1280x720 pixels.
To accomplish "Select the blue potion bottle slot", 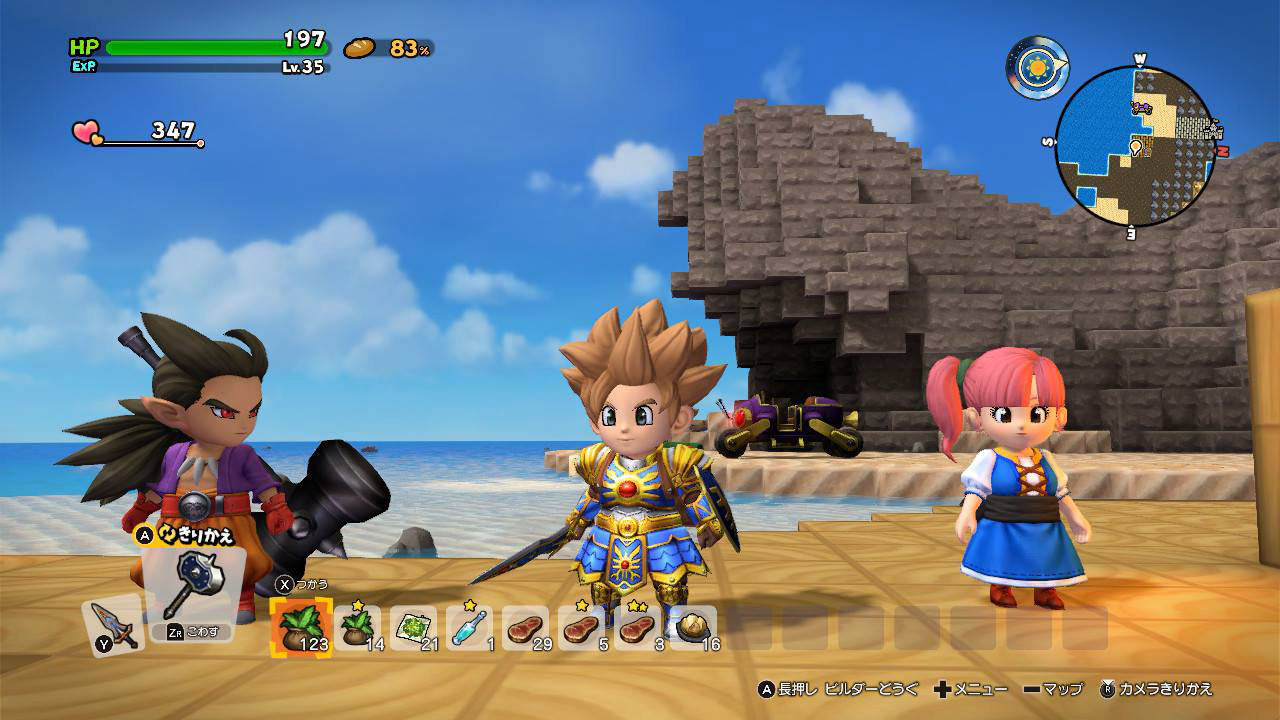I will point(470,627).
